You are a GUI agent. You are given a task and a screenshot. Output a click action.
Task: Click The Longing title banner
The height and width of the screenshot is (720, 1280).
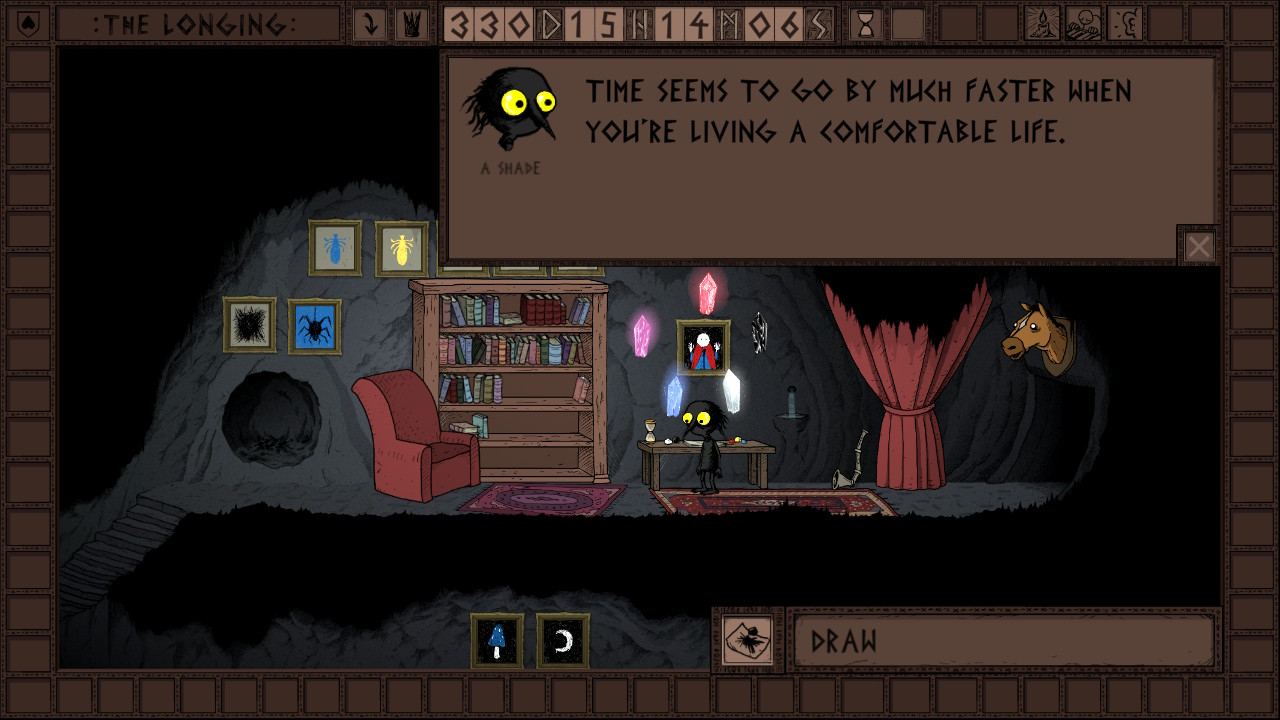[x=195, y=25]
